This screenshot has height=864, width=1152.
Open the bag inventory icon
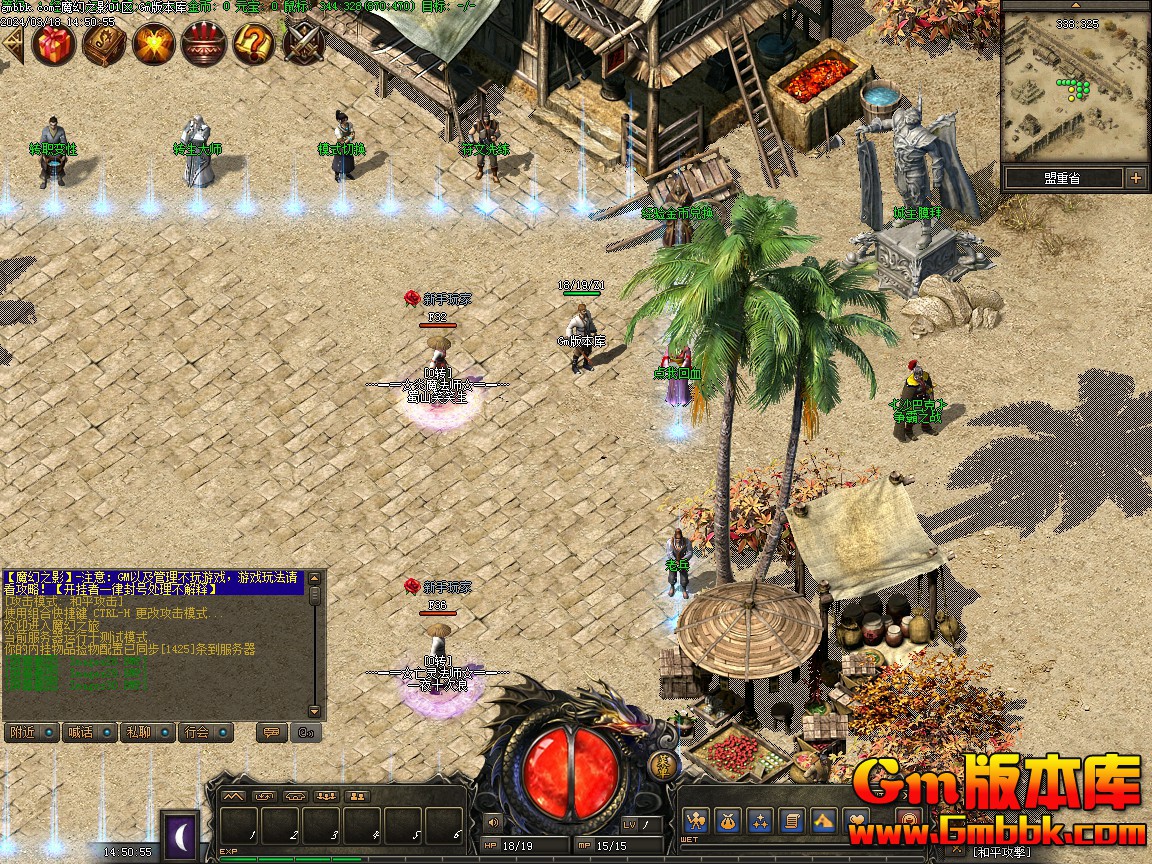[728, 821]
